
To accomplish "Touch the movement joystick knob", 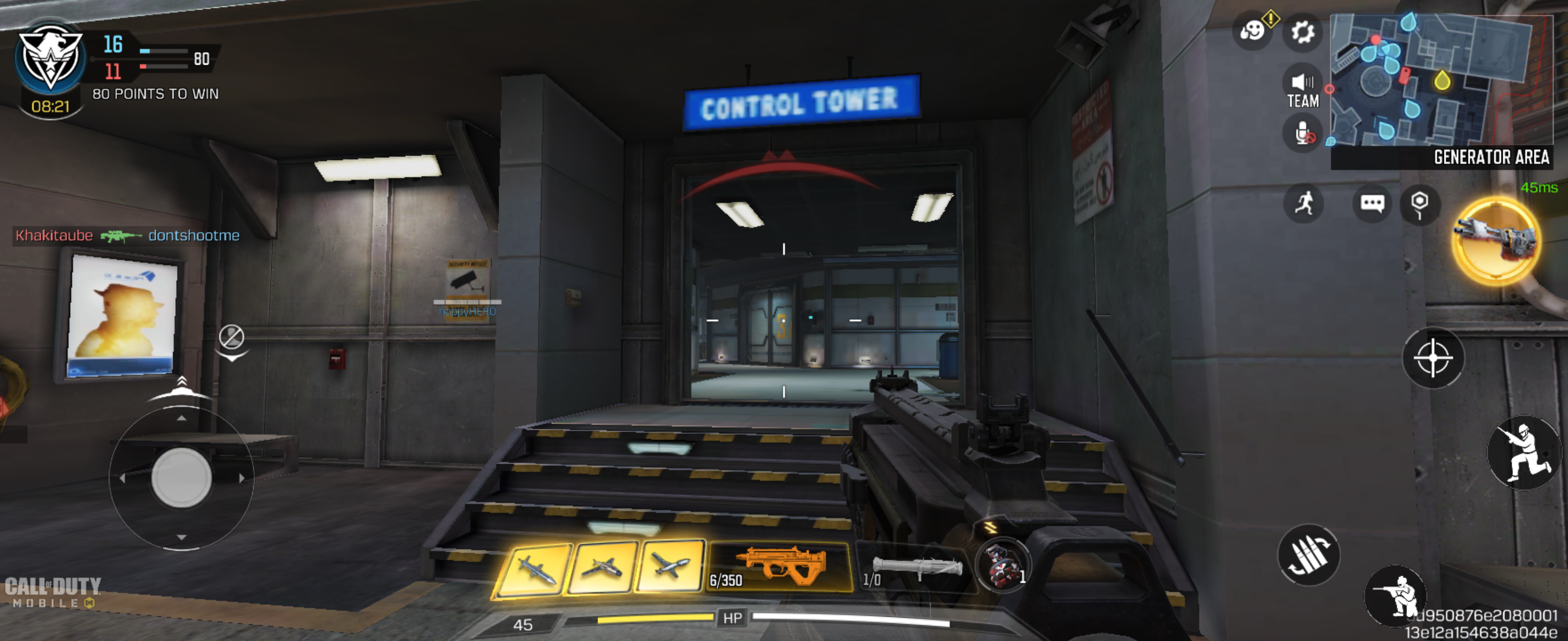I will (x=181, y=477).
